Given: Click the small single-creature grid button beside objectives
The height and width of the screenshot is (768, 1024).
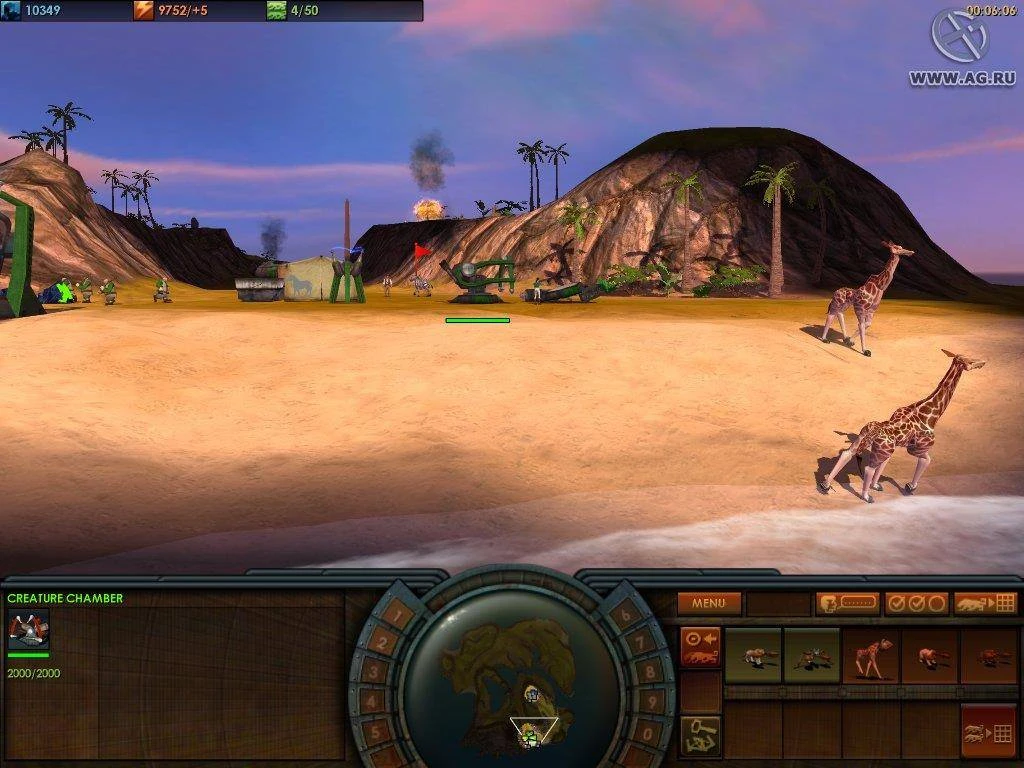Looking at the screenshot, I should (x=985, y=603).
